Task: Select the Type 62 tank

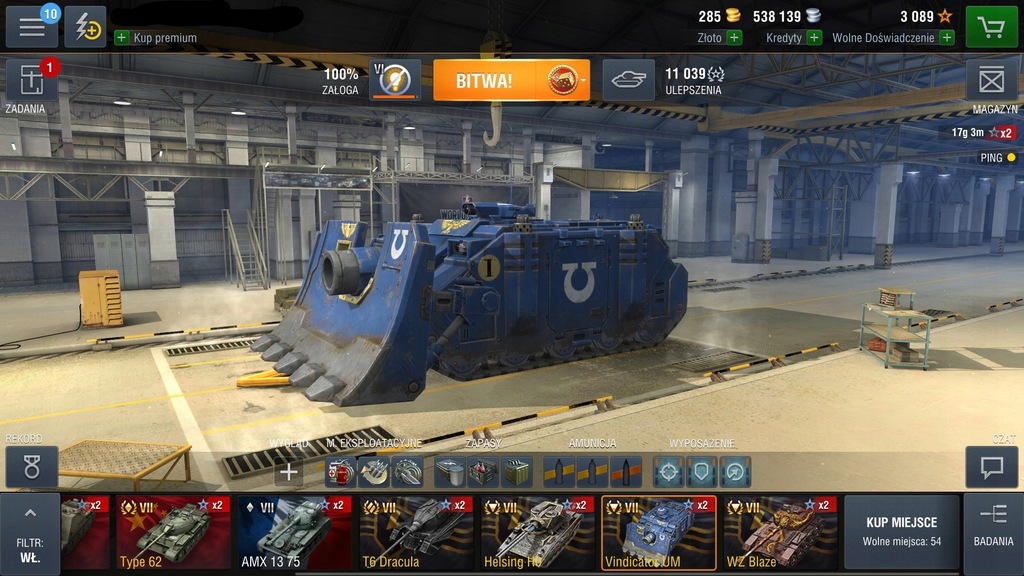Action: pyautogui.click(x=173, y=533)
